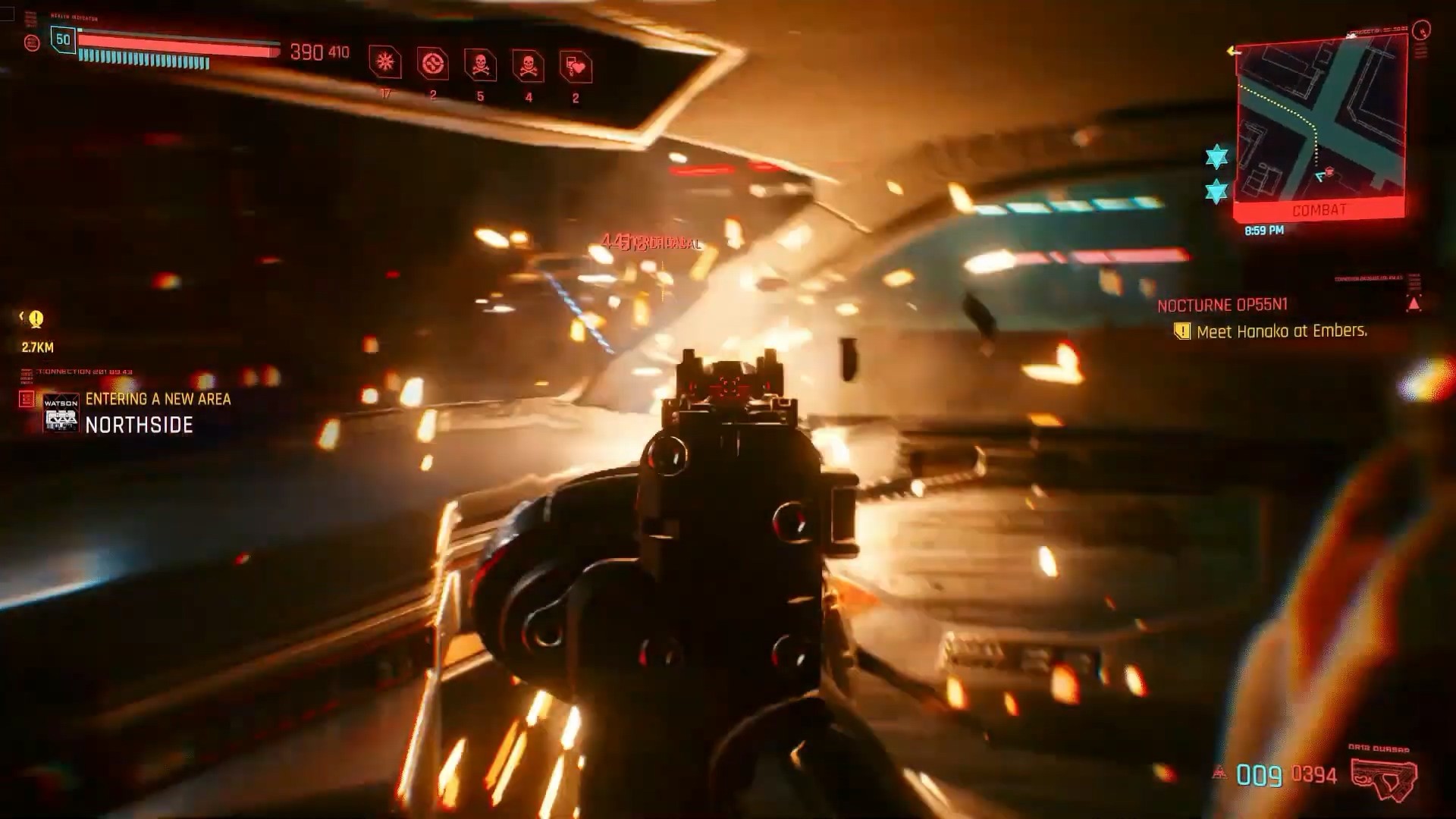Select the health-item buff icon with heart symbol
1456x819 pixels.
(576, 64)
